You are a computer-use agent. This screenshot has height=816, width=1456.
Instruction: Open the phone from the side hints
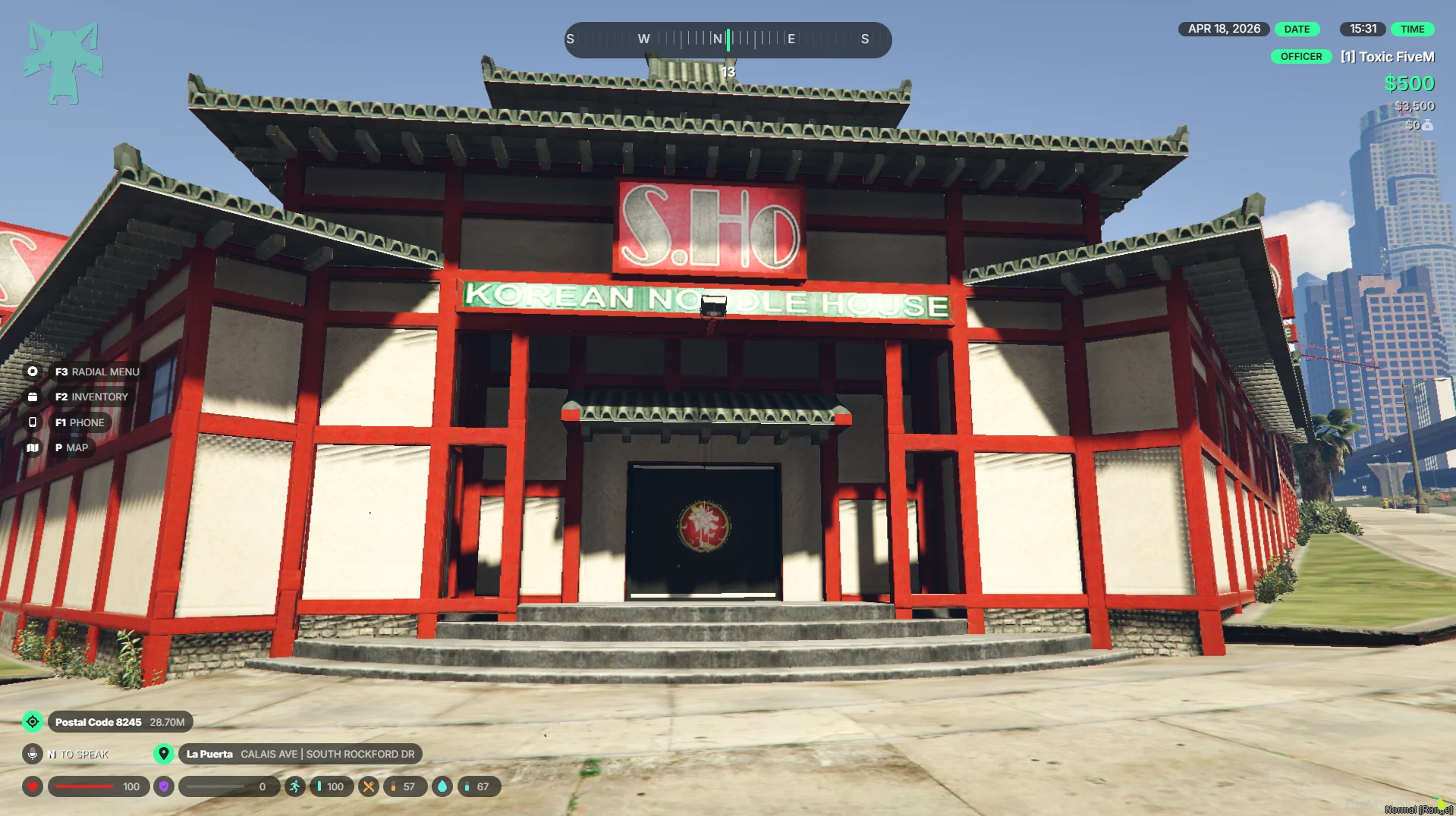(33, 422)
